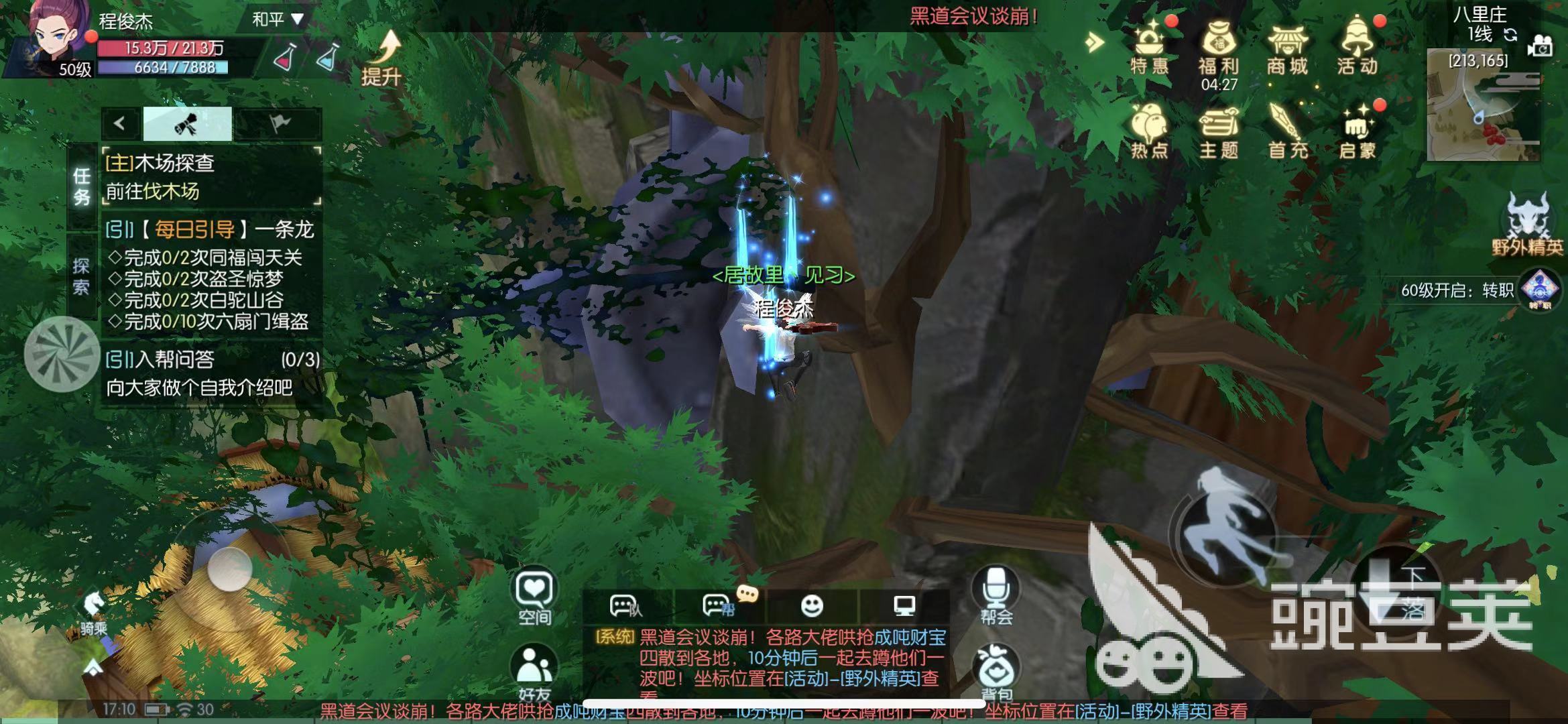View the 热点 hotspot events
This screenshot has height=724, width=1568.
pyautogui.click(x=1148, y=131)
